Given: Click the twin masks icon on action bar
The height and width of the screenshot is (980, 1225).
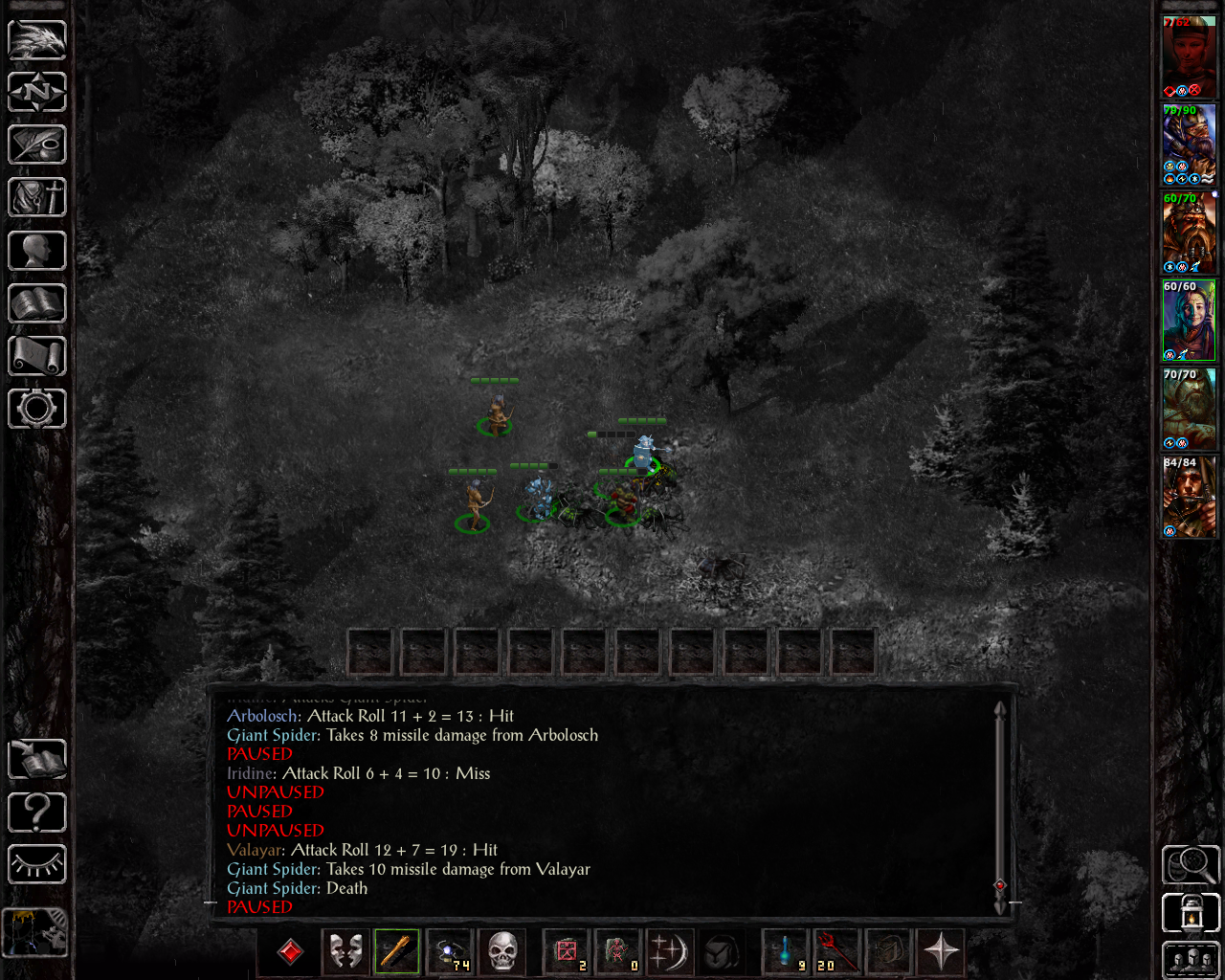Looking at the screenshot, I should (345, 951).
